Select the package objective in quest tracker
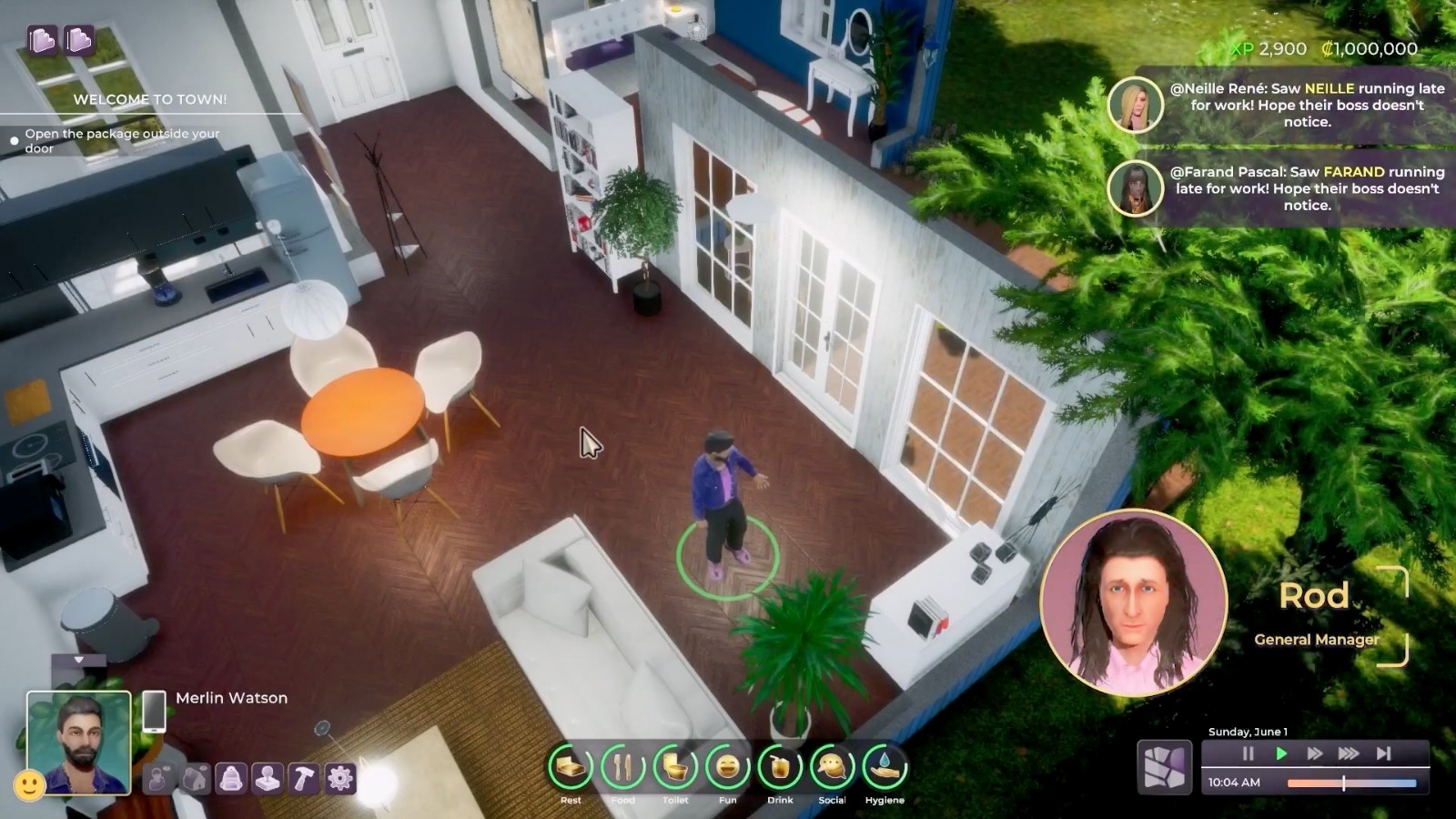This screenshot has width=1456, height=819. click(122, 140)
